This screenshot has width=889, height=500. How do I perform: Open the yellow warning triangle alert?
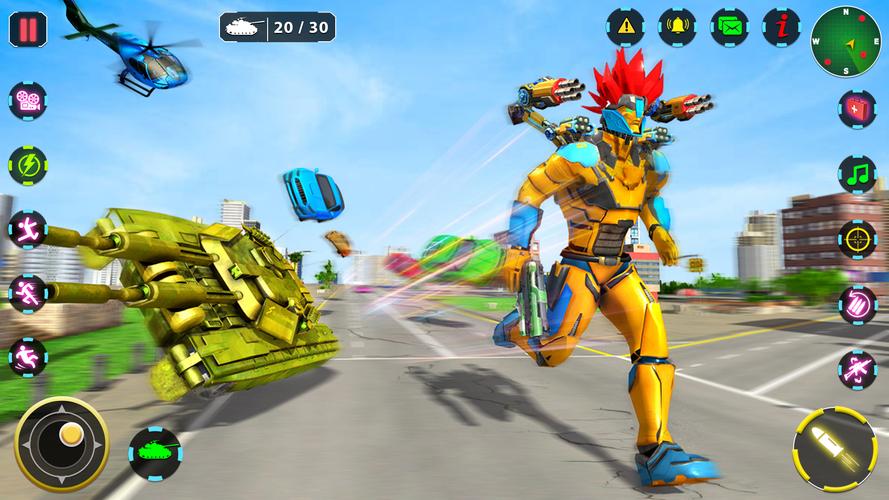(625, 27)
